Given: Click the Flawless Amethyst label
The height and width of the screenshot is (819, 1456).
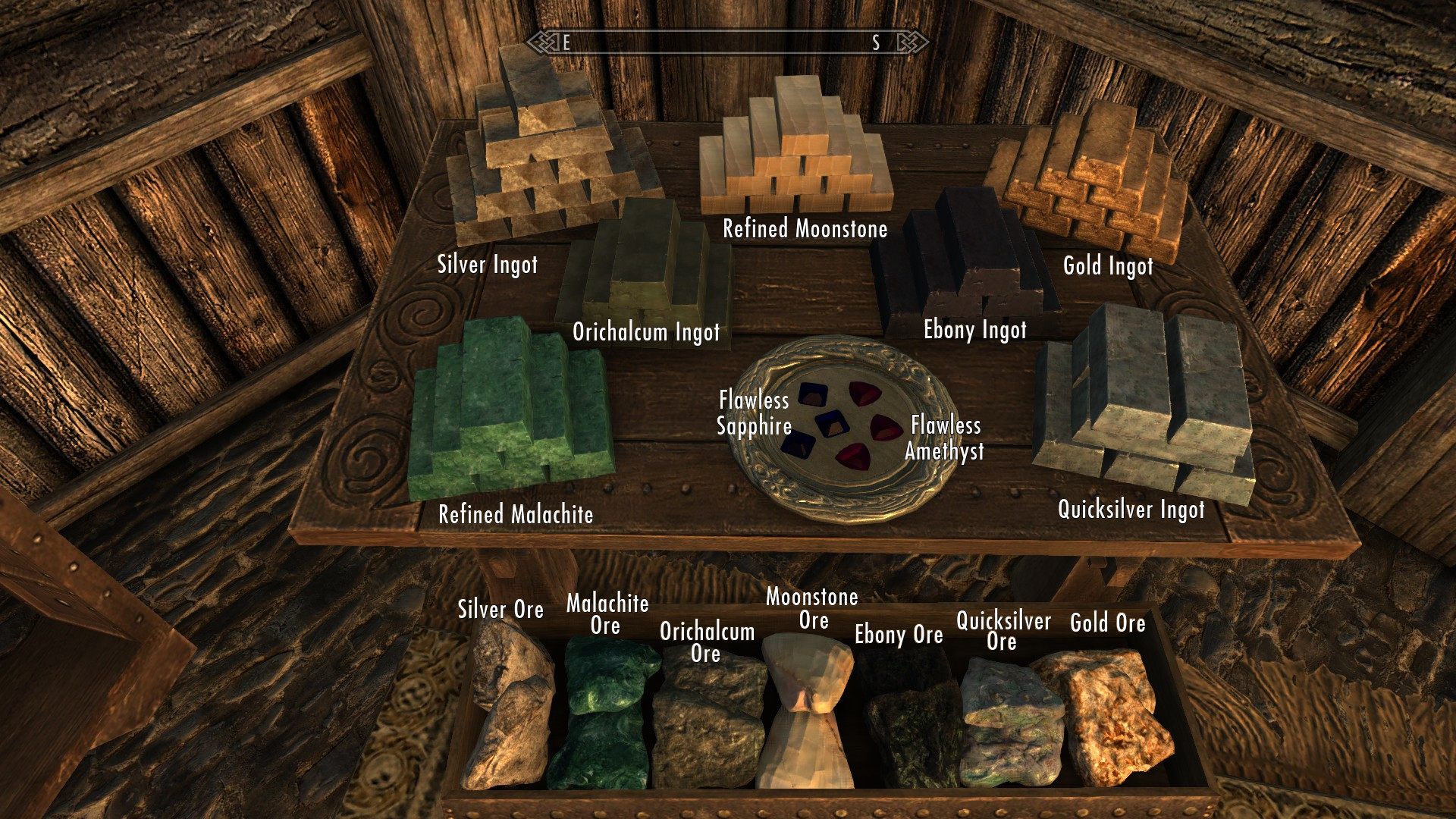Looking at the screenshot, I should pyautogui.click(x=944, y=438).
